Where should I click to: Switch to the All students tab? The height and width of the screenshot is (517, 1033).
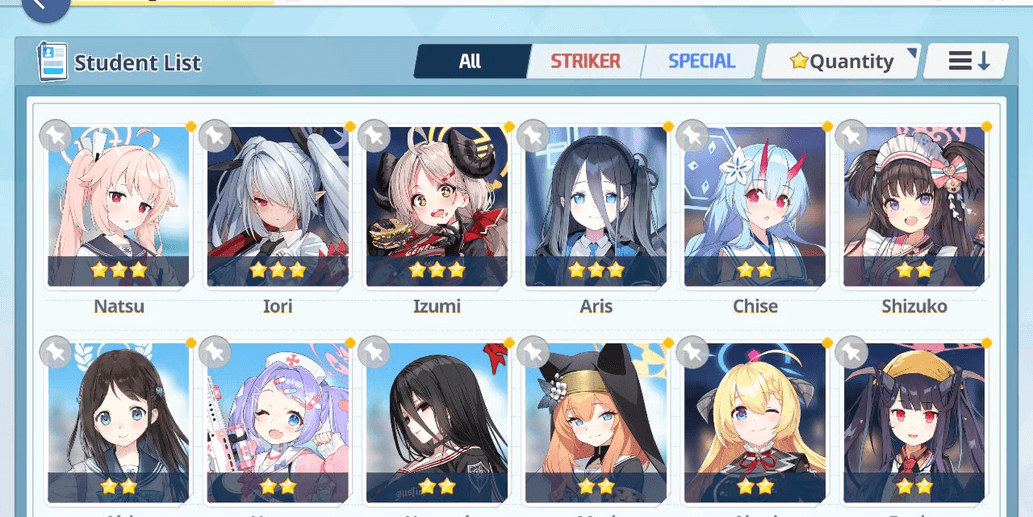pyautogui.click(x=470, y=62)
